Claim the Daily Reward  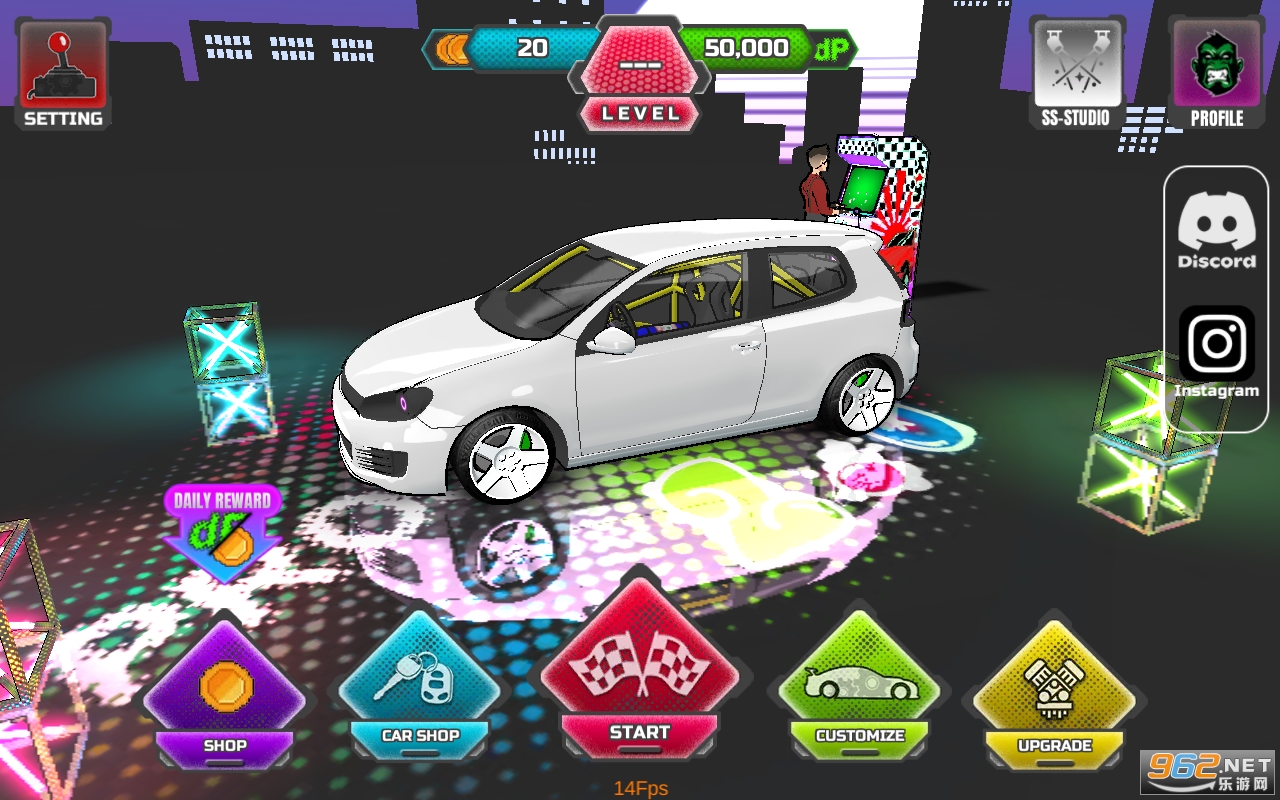pos(223,530)
